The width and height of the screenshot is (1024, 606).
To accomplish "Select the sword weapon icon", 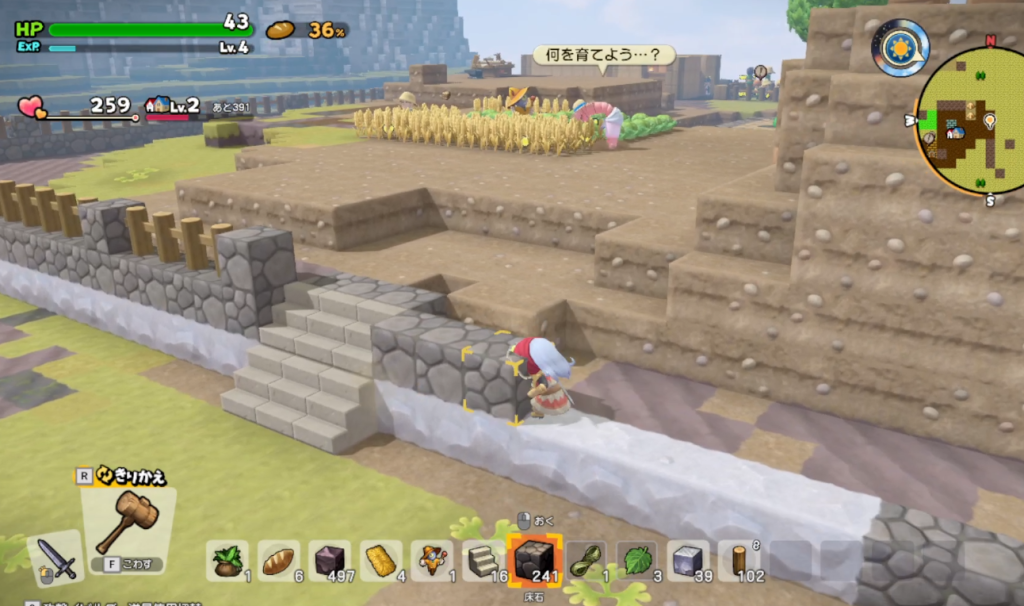I will [x=56, y=558].
